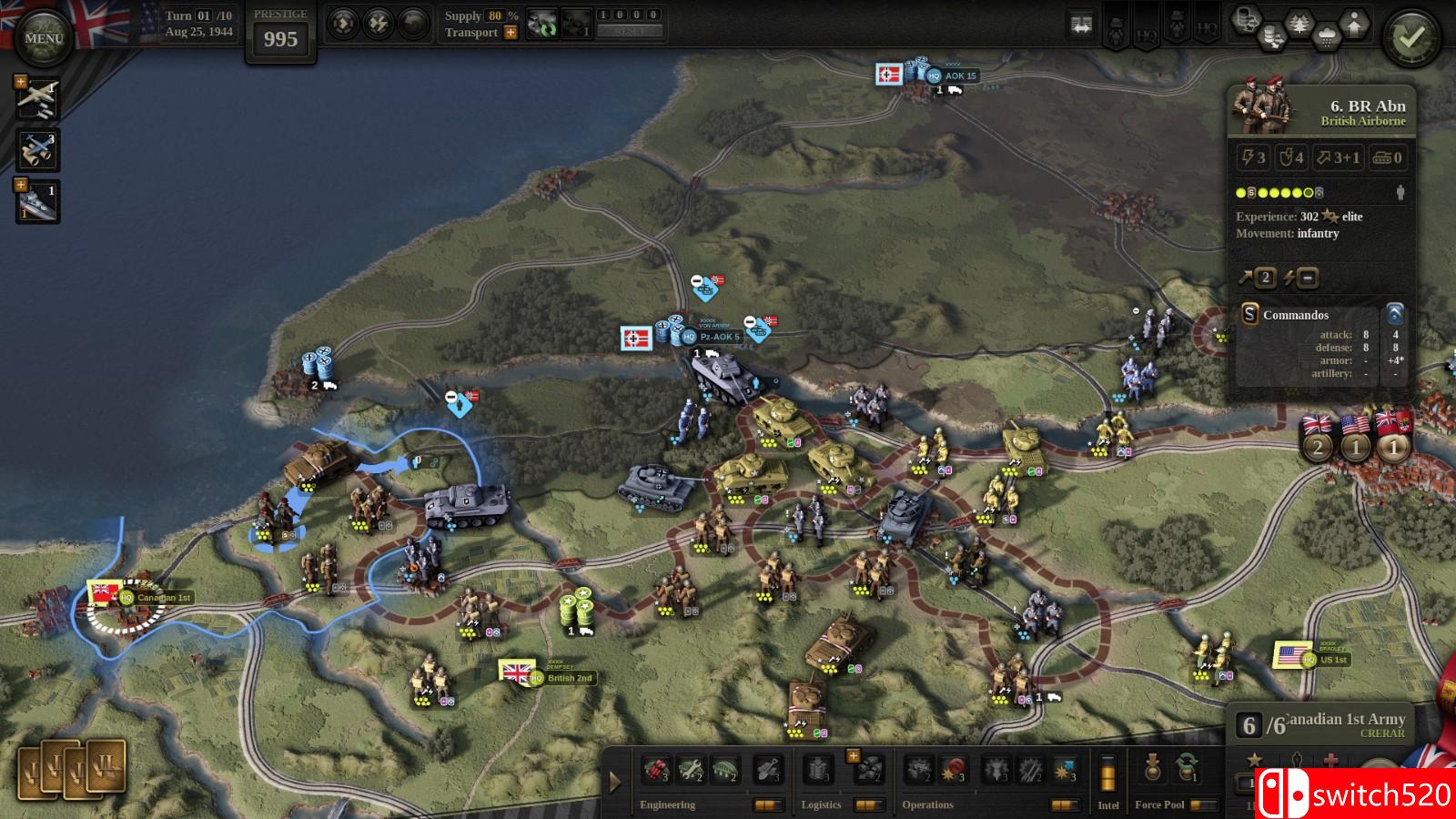
Task: Click the Intel level gauge
Action: point(1107,772)
